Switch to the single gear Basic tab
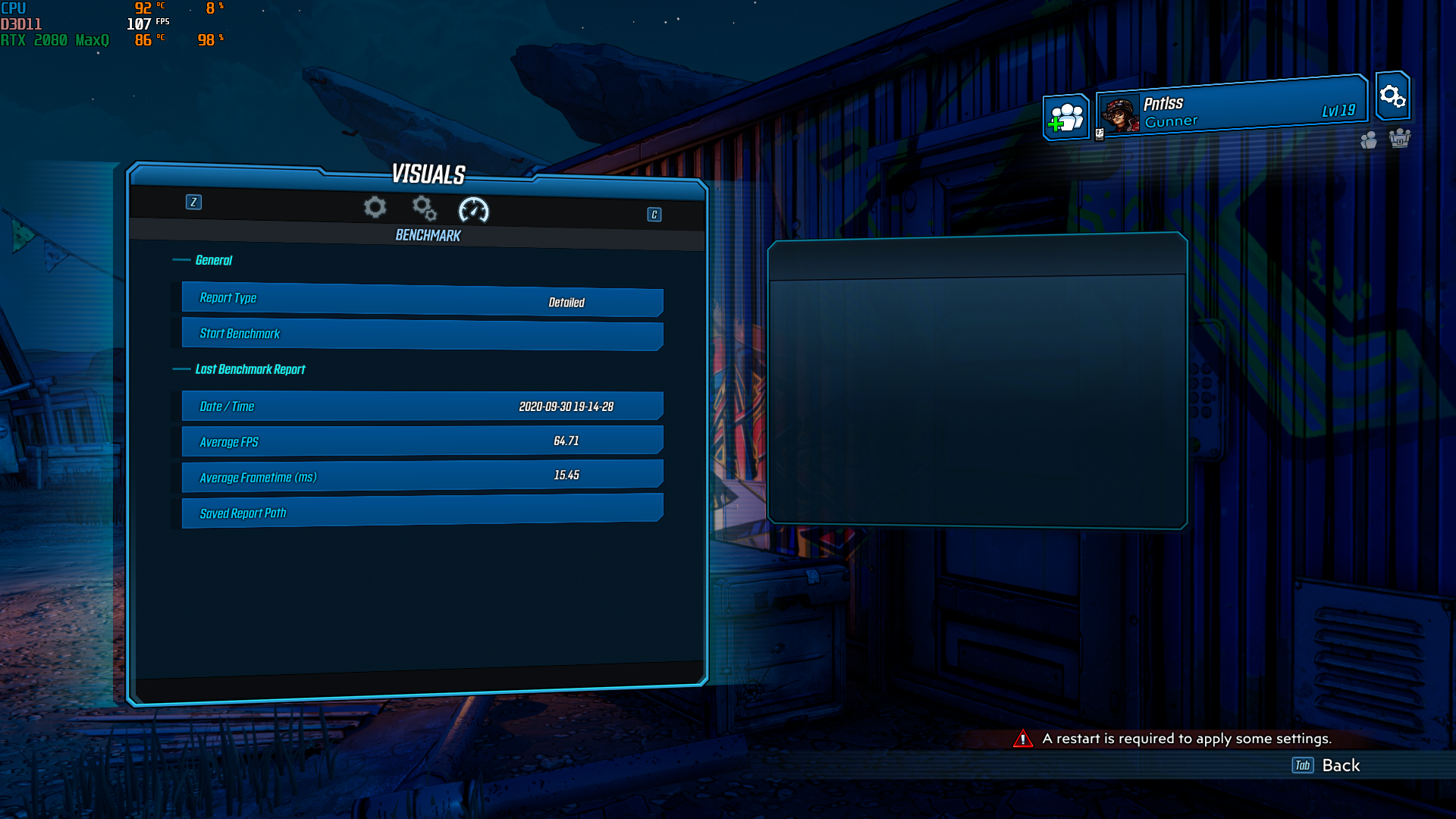The height and width of the screenshot is (819, 1456). click(375, 207)
